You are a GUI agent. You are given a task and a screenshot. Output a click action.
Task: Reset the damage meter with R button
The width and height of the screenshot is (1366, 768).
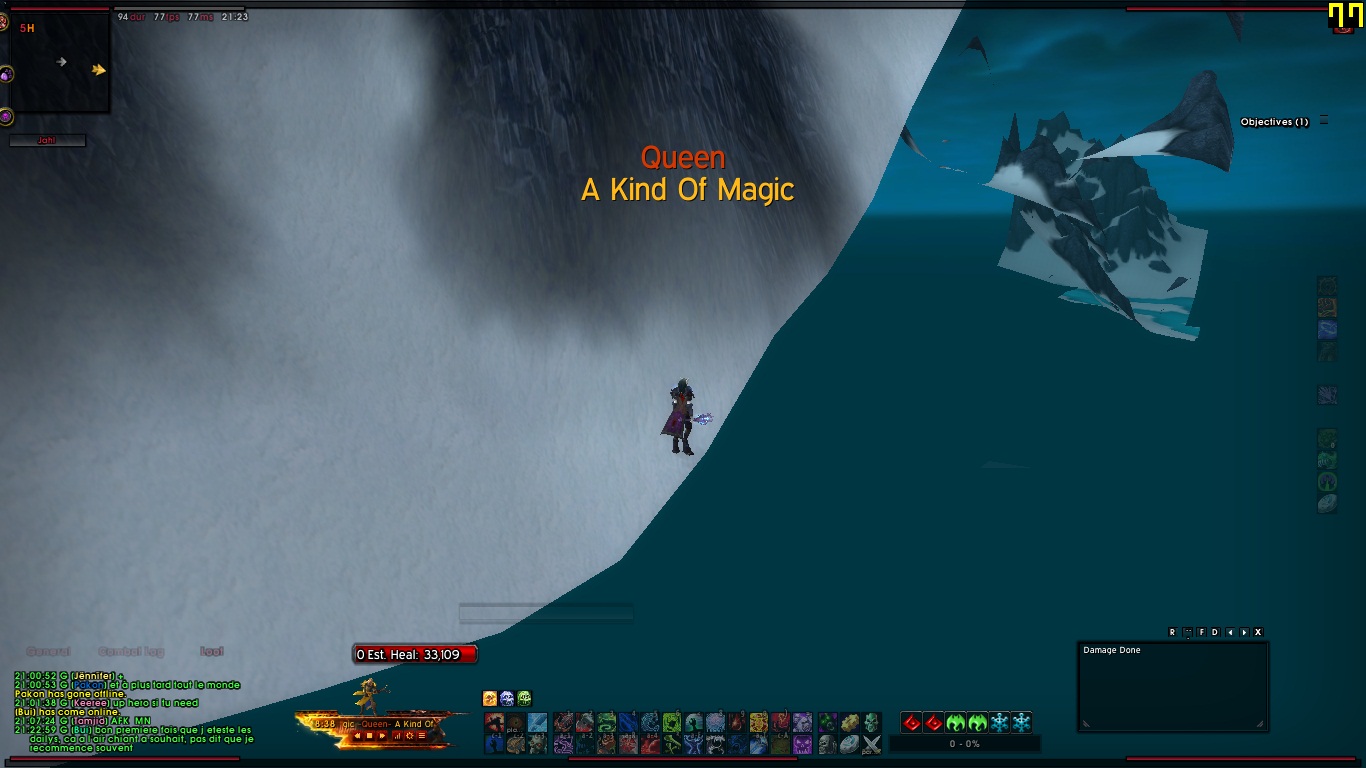(x=1172, y=632)
